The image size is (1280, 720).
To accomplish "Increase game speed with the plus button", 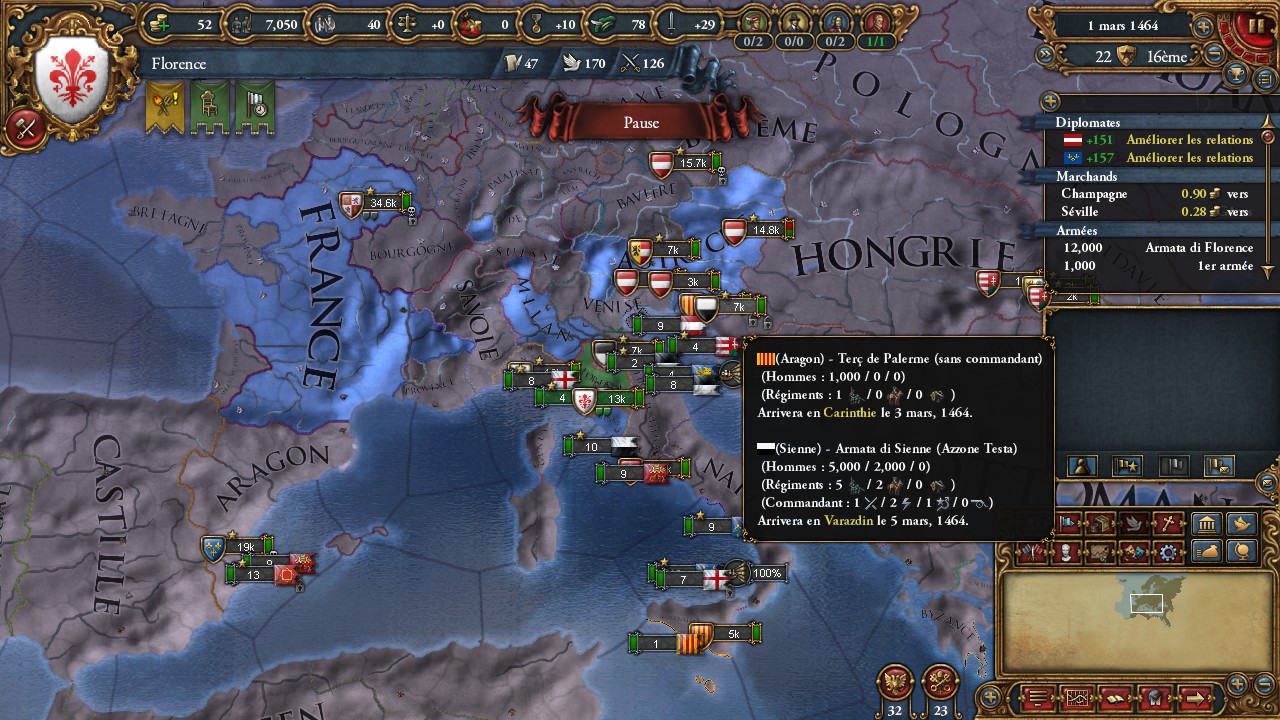I will click(1203, 27).
